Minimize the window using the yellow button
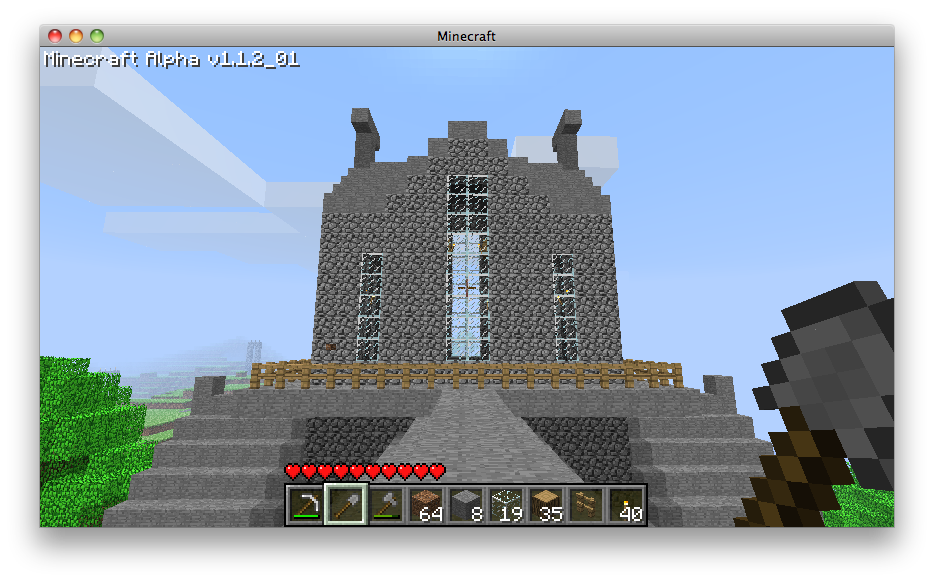Viewport: 934px width, 582px height. pos(76,36)
